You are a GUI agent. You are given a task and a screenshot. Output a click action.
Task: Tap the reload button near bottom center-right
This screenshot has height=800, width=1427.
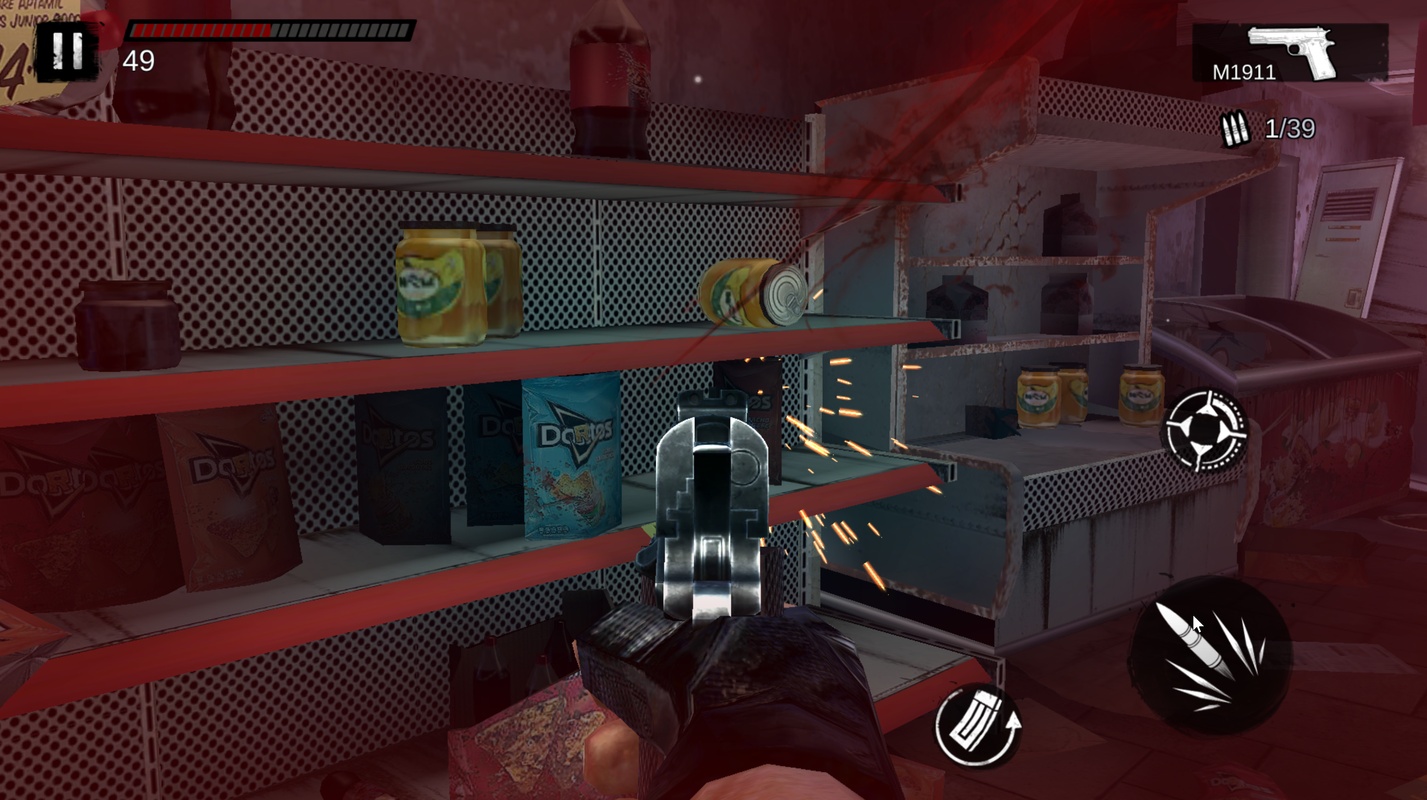[x=978, y=723]
